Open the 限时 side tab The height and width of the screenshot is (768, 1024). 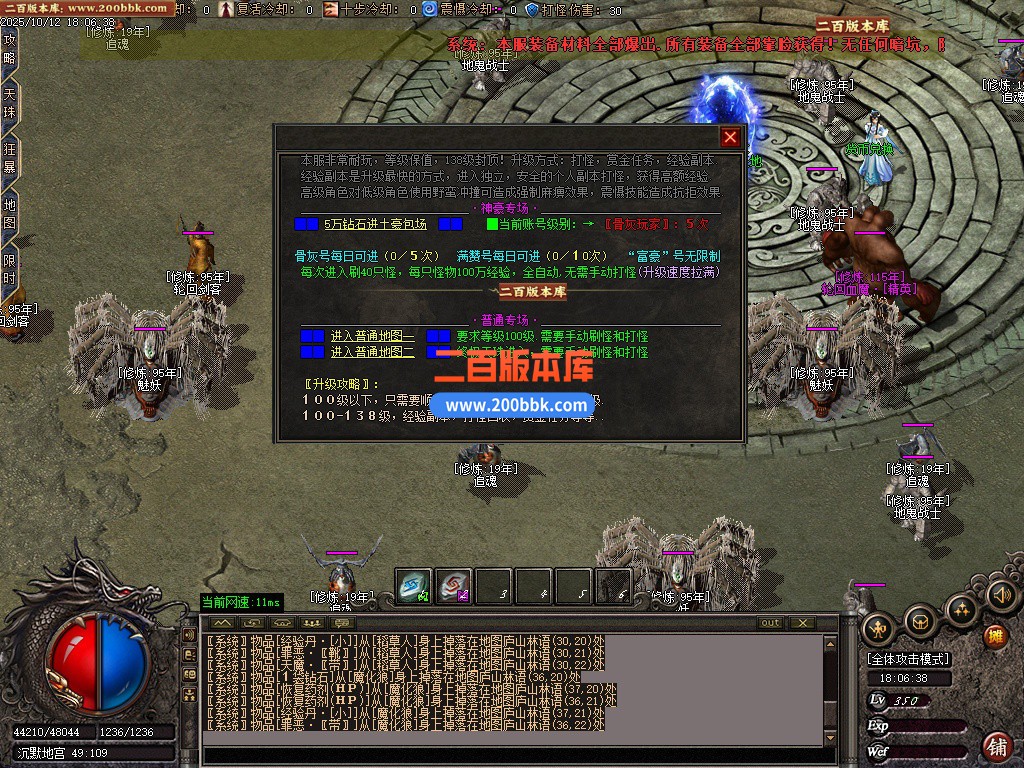10,269
